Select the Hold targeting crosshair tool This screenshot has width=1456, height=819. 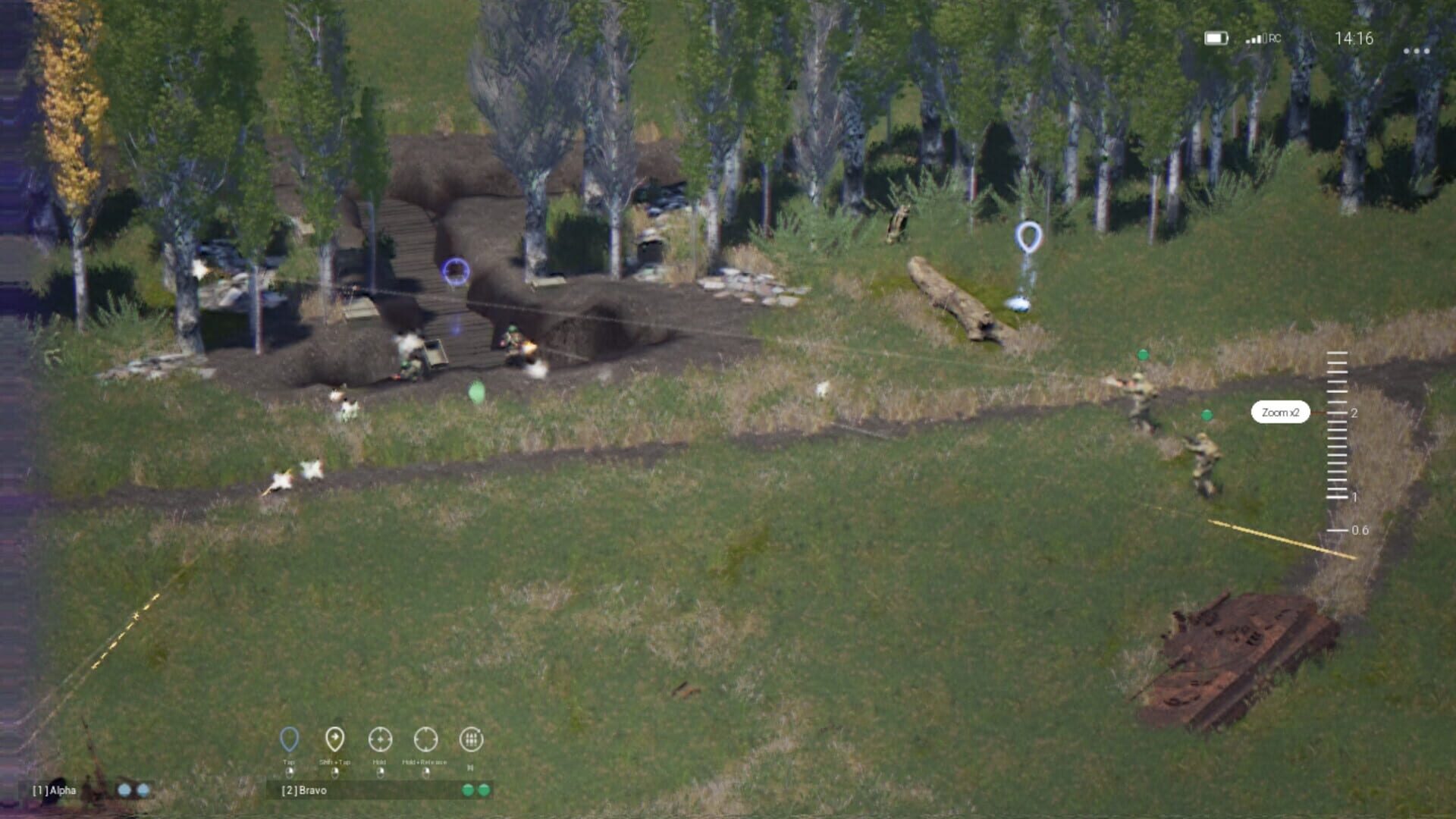click(380, 739)
